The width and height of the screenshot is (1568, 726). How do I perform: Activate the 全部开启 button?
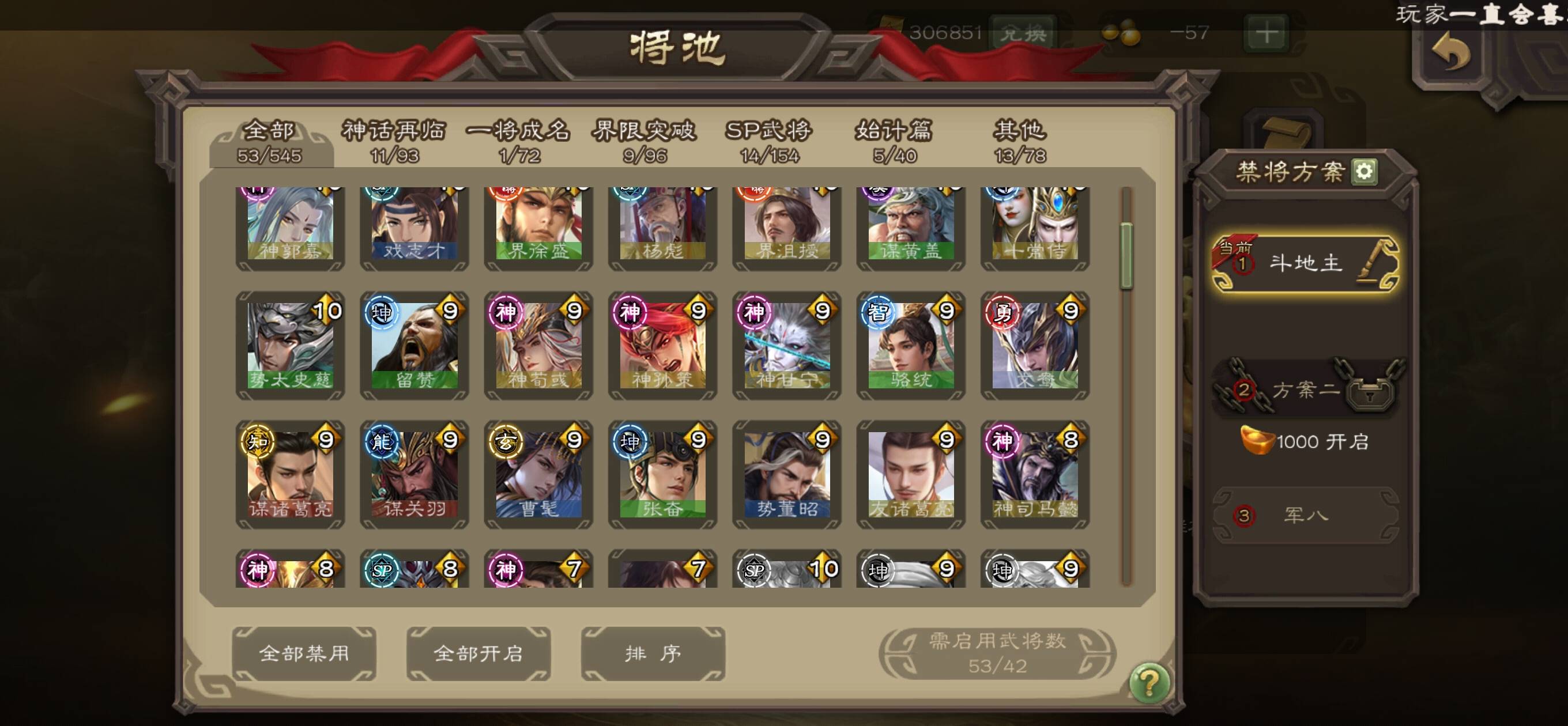pyautogui.click(x=478, y=653)
